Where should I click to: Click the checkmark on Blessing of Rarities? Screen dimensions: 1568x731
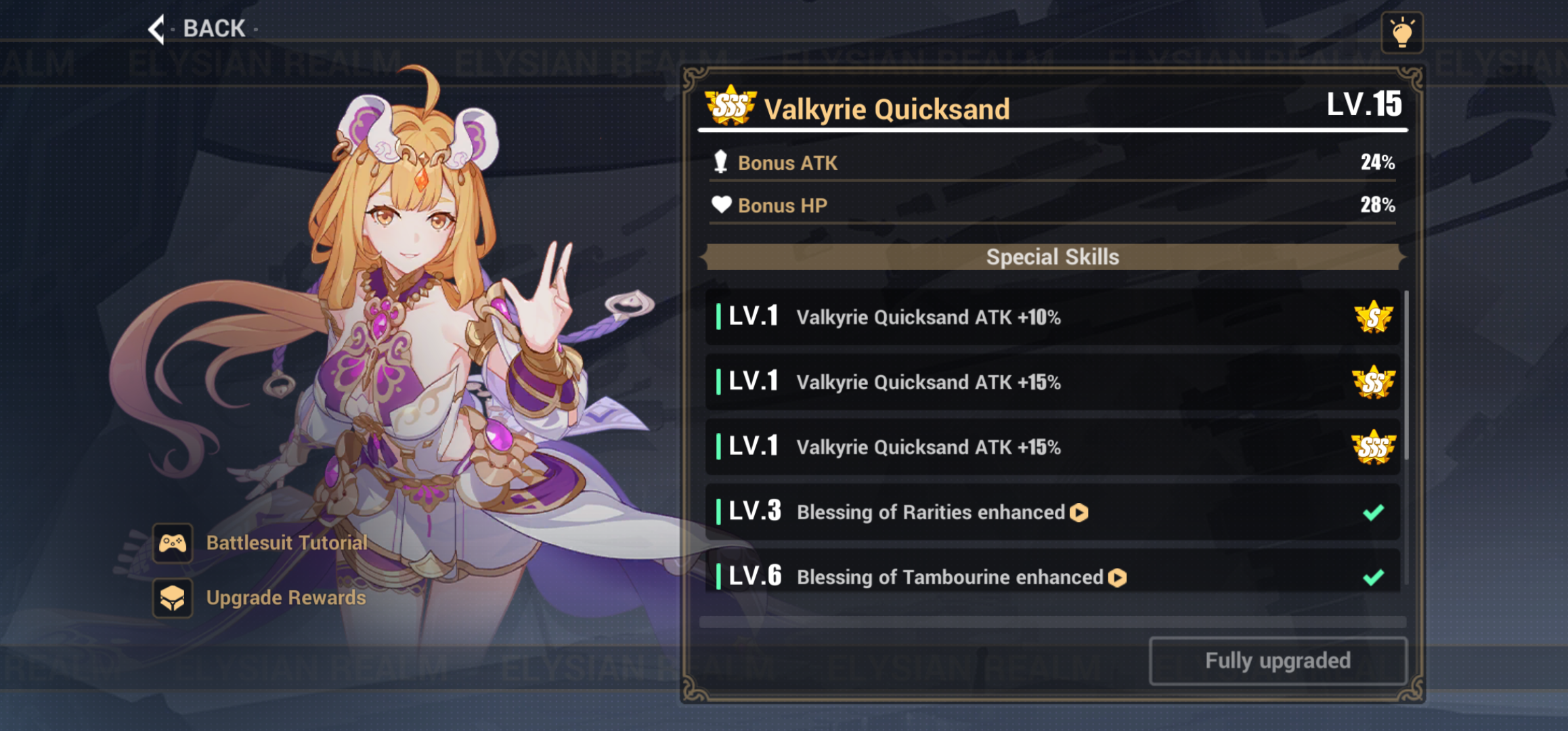pos(1373,512)
